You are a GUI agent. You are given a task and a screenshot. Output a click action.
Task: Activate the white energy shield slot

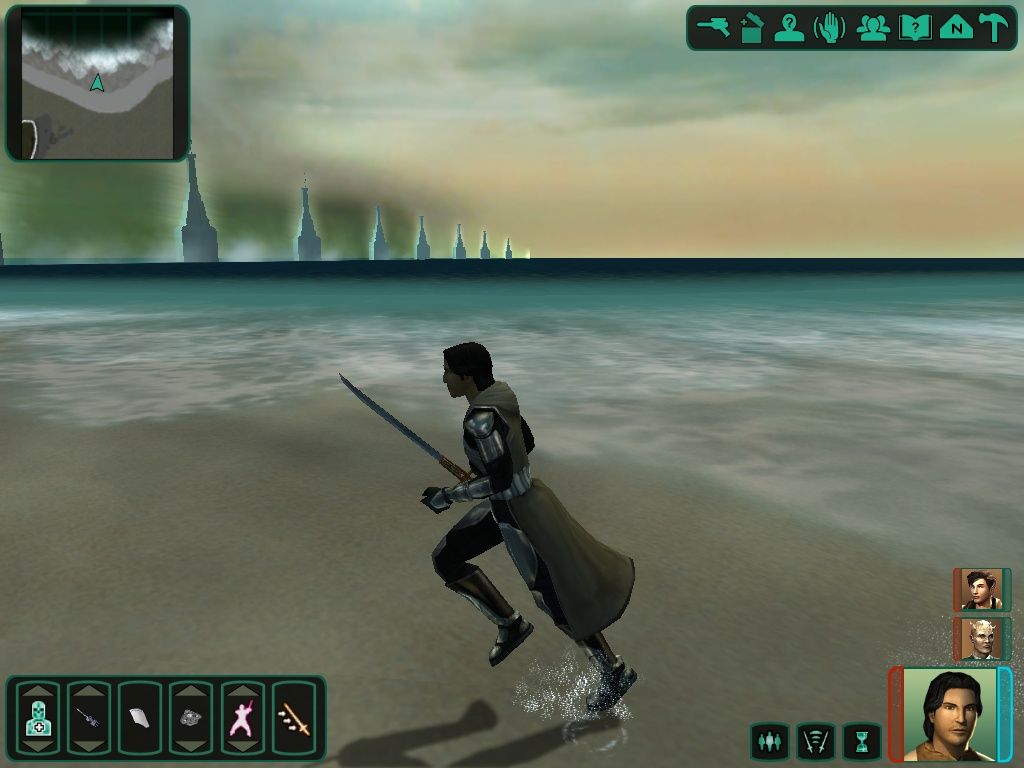(x=139, y=718)
